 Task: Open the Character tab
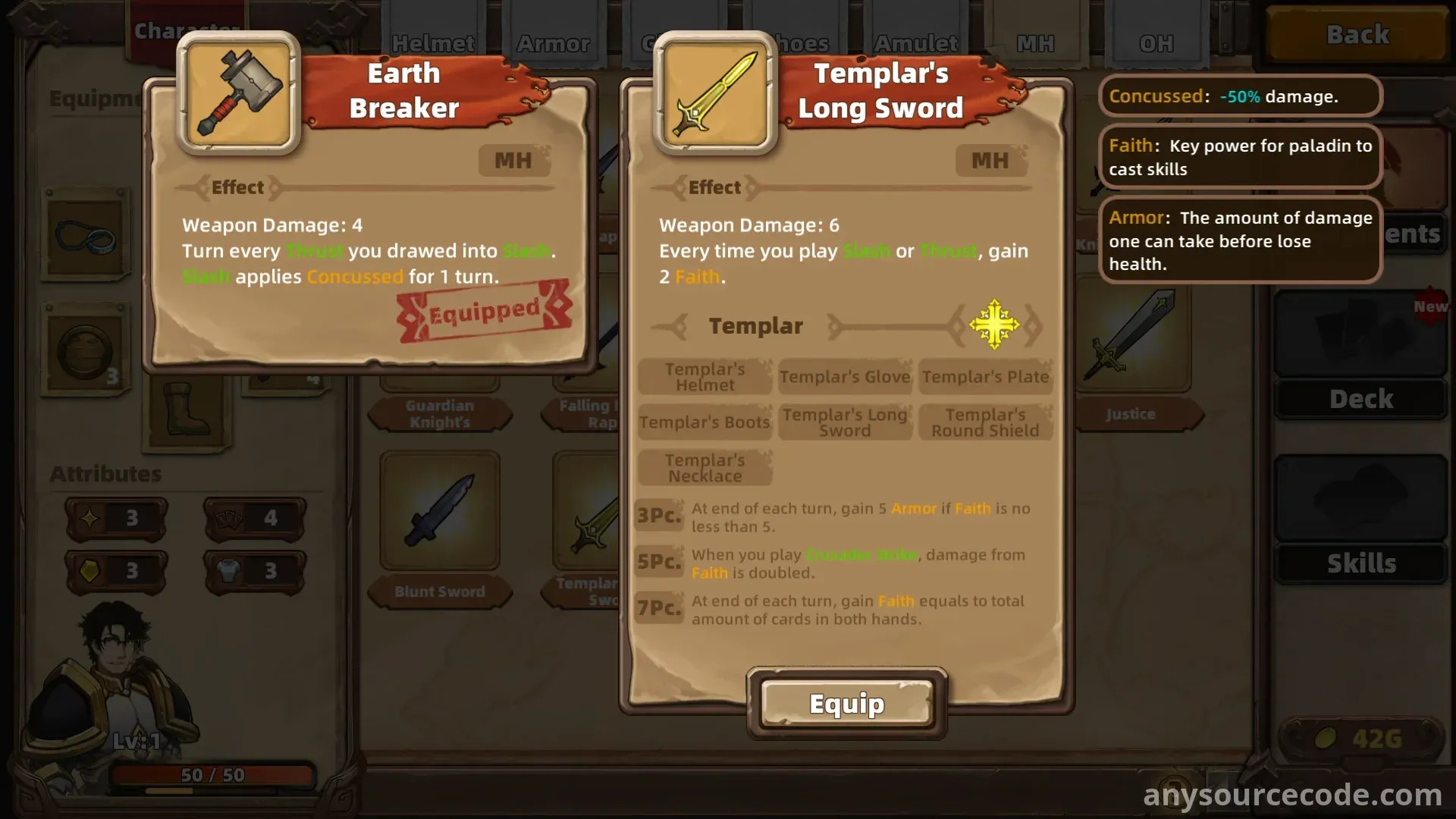pyautogui.click(x=187, y=32)
